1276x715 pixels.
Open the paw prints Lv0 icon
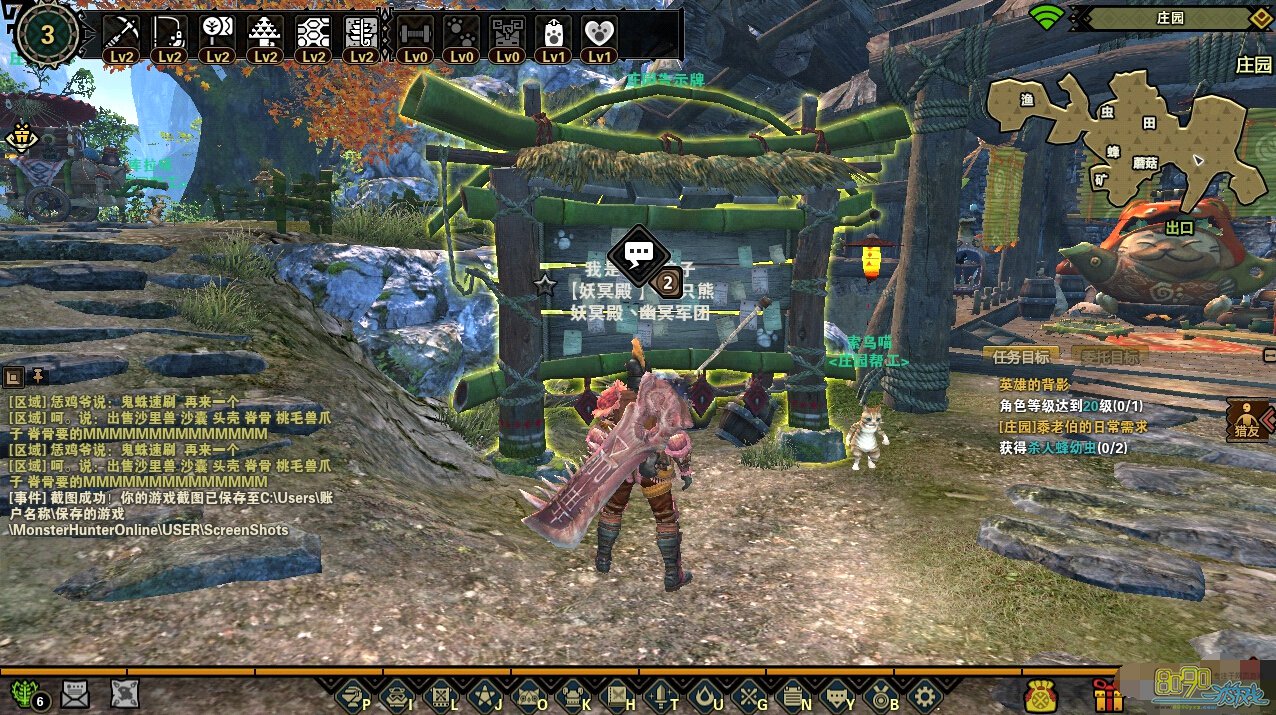click(x=461, y=33)
